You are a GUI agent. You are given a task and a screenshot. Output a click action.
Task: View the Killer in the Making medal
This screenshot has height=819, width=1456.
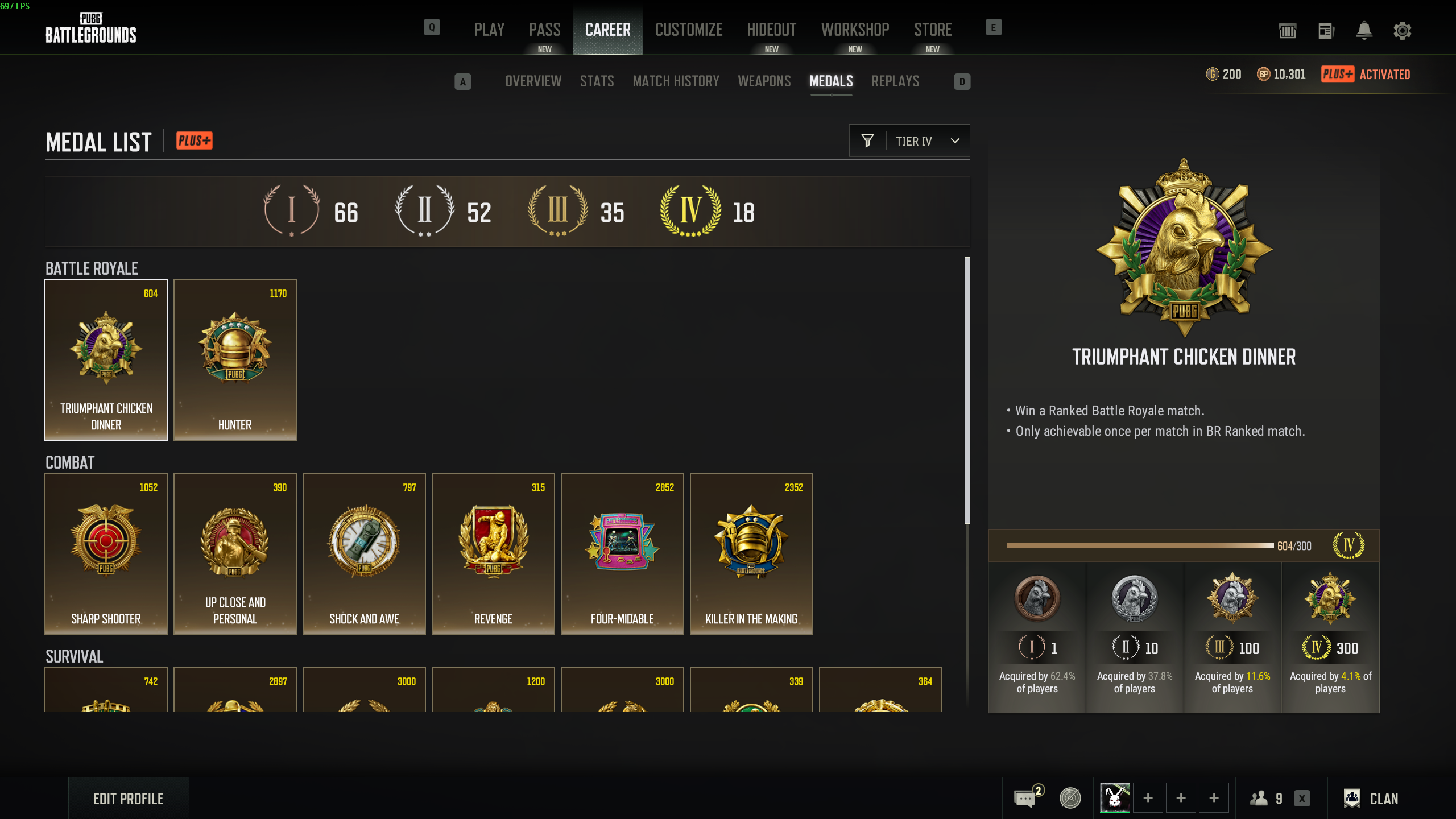click(x=751, y=553)
